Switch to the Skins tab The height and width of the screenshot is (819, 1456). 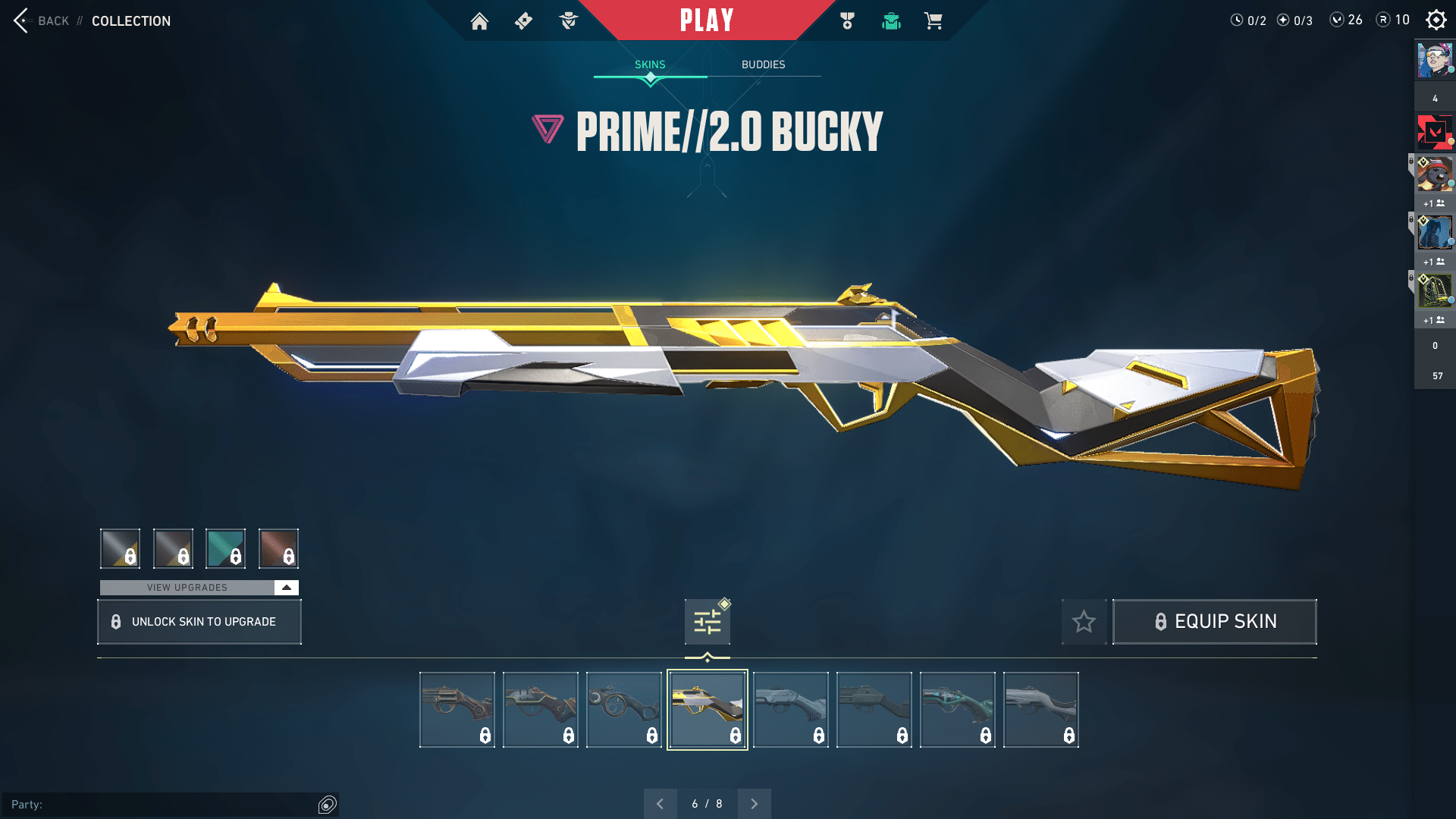tap(650, 64)
